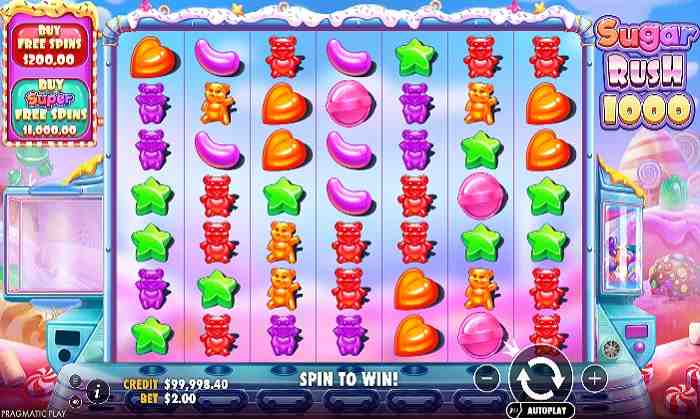Increase the bet with the plus button
Viewport: 700px width, 419px height.
(593, 379)
